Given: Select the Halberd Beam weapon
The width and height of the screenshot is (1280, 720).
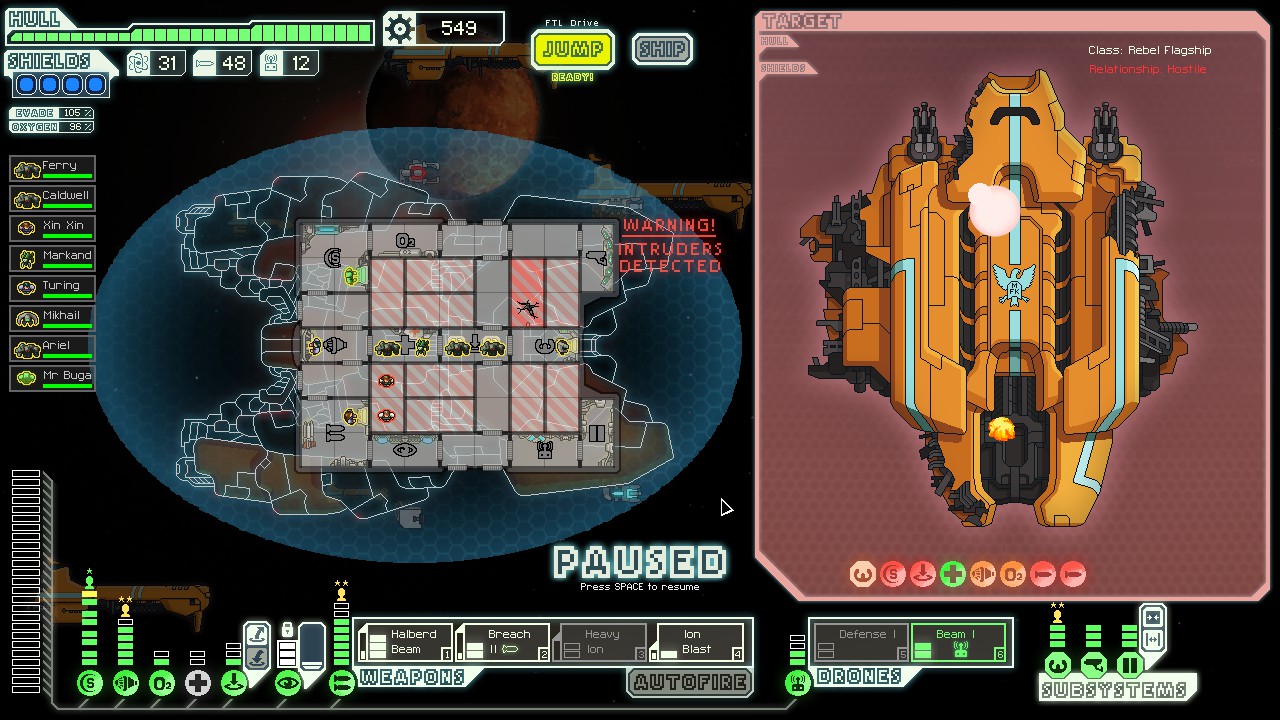Looking at the screenshot, I should 406,642.
